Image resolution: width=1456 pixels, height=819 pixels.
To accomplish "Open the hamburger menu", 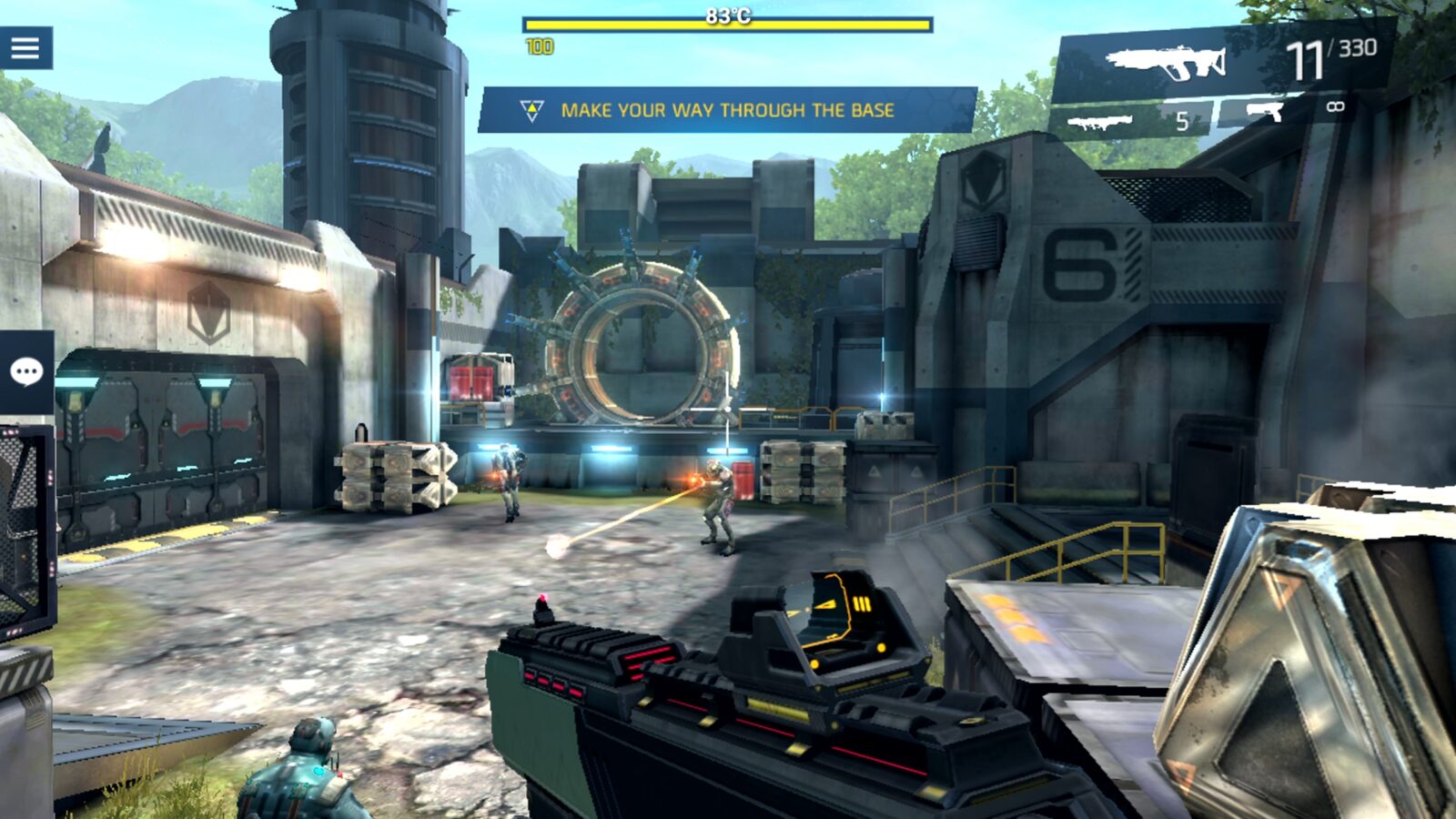I will click(25, 47).
